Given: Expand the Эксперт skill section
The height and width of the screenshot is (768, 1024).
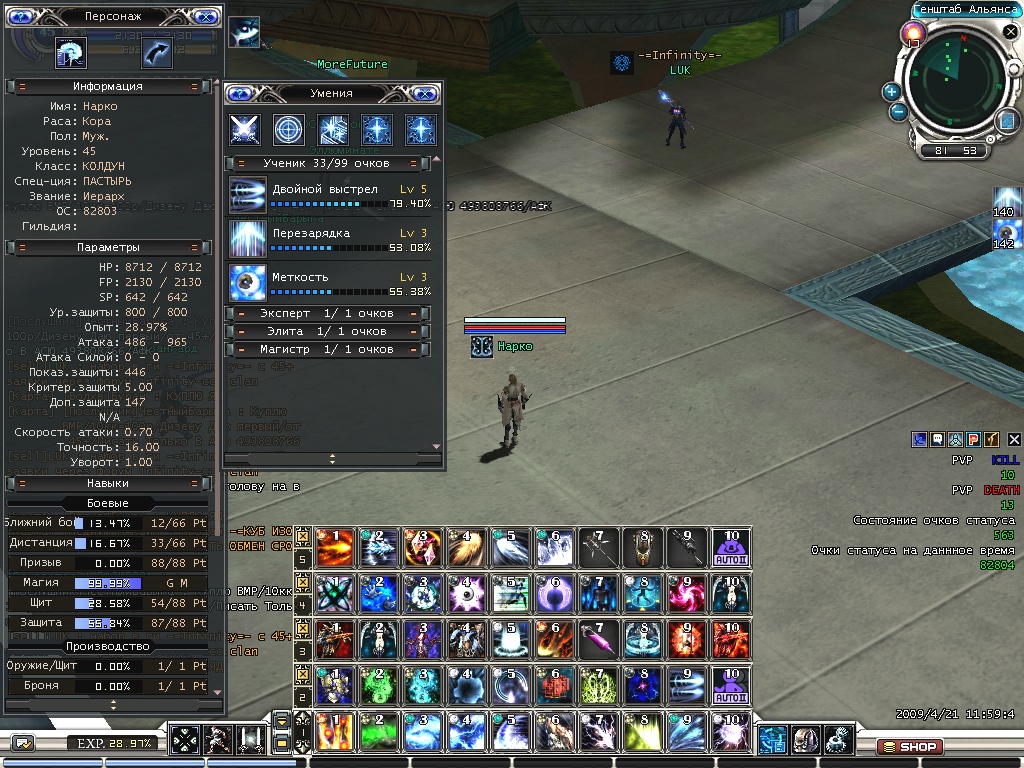Looking at the screenshot, I should [329, 314].
